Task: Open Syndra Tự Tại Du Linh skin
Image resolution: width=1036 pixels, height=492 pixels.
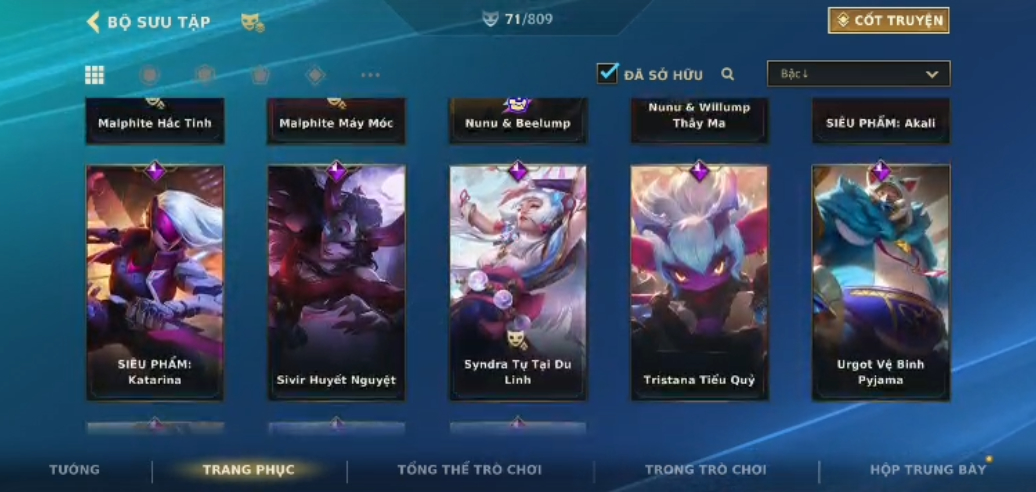Action: 517,282
